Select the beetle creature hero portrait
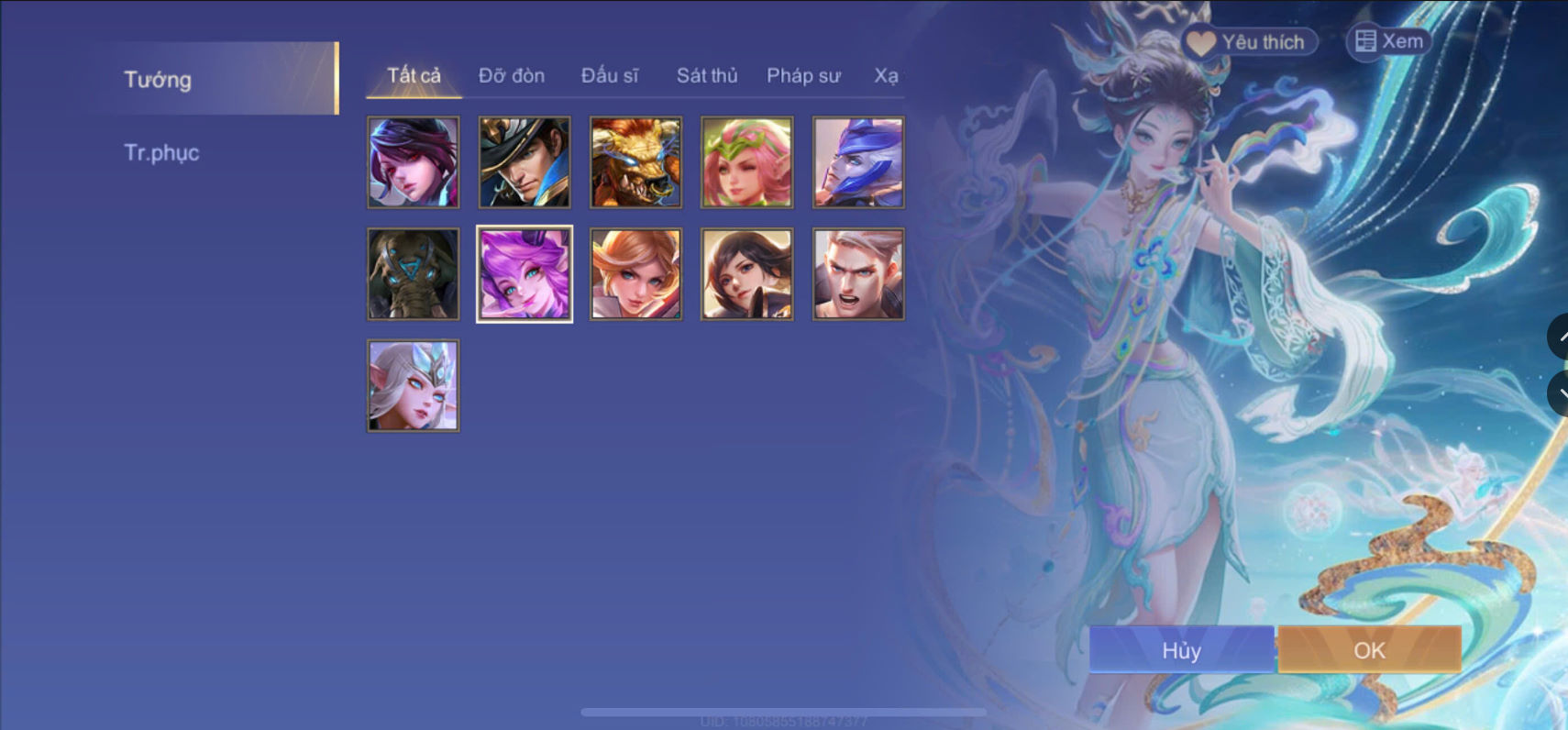The width and height of the screenshot is (1568, 730). 413,272
